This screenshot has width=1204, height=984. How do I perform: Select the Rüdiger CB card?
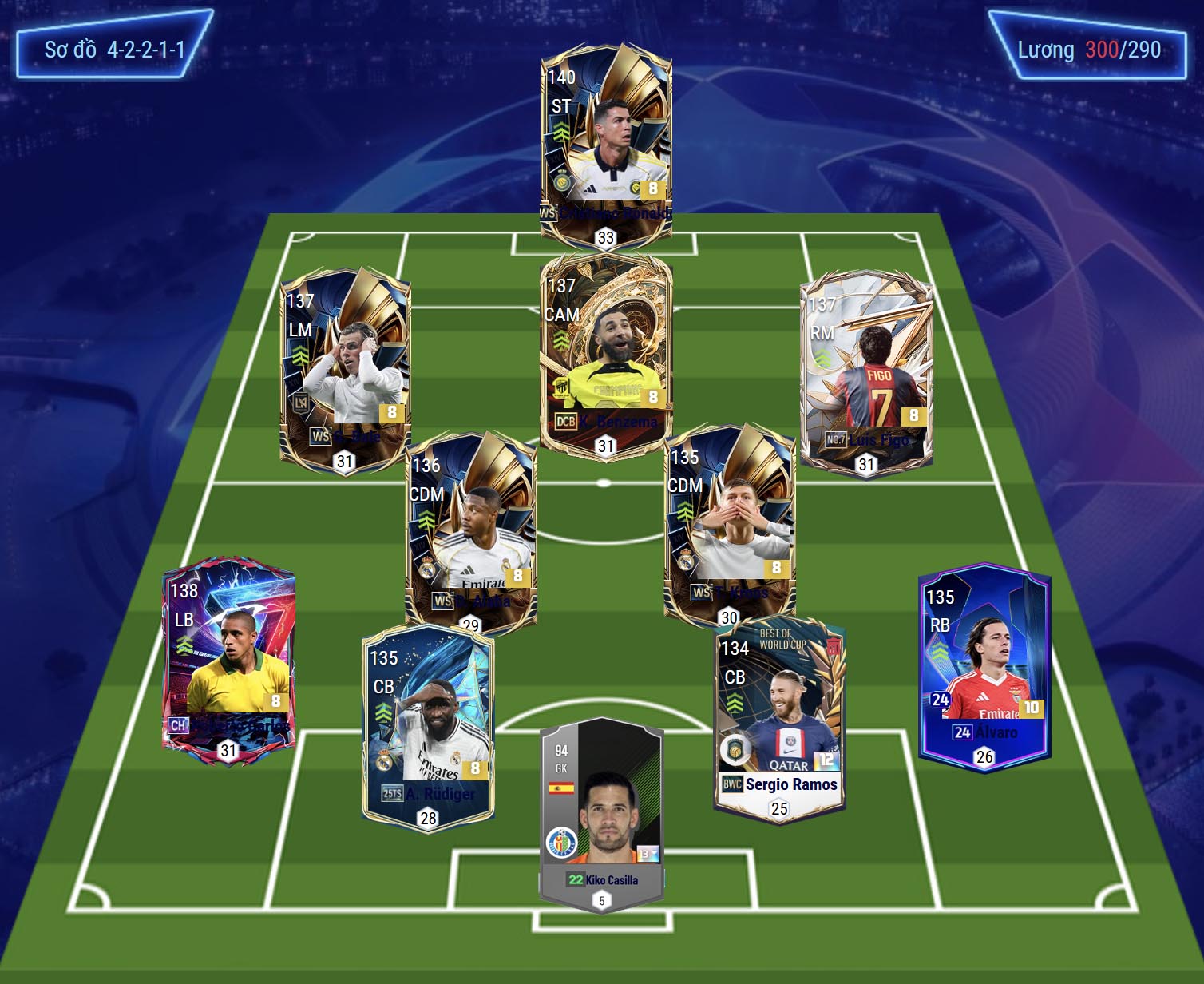click(428, 727)
